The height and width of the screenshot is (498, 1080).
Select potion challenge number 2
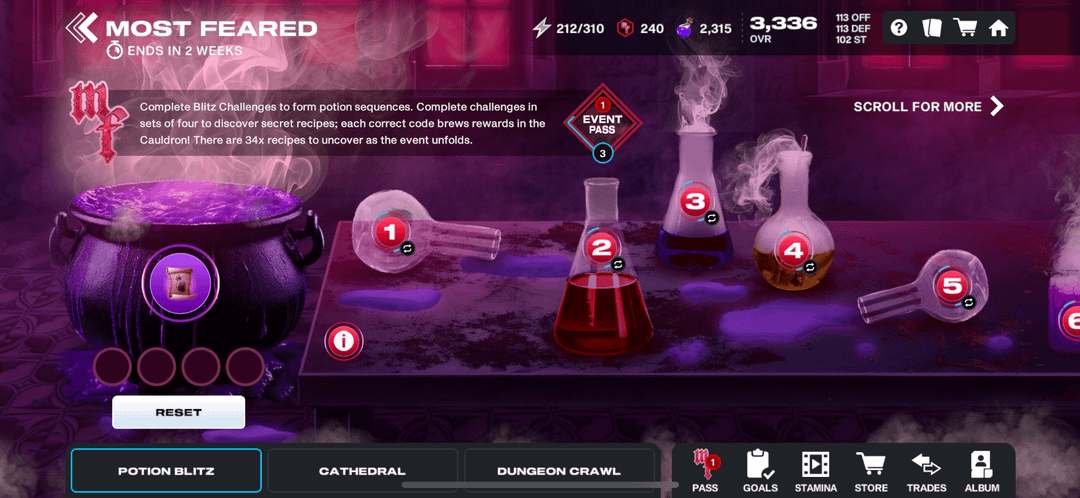click(601, 248)
